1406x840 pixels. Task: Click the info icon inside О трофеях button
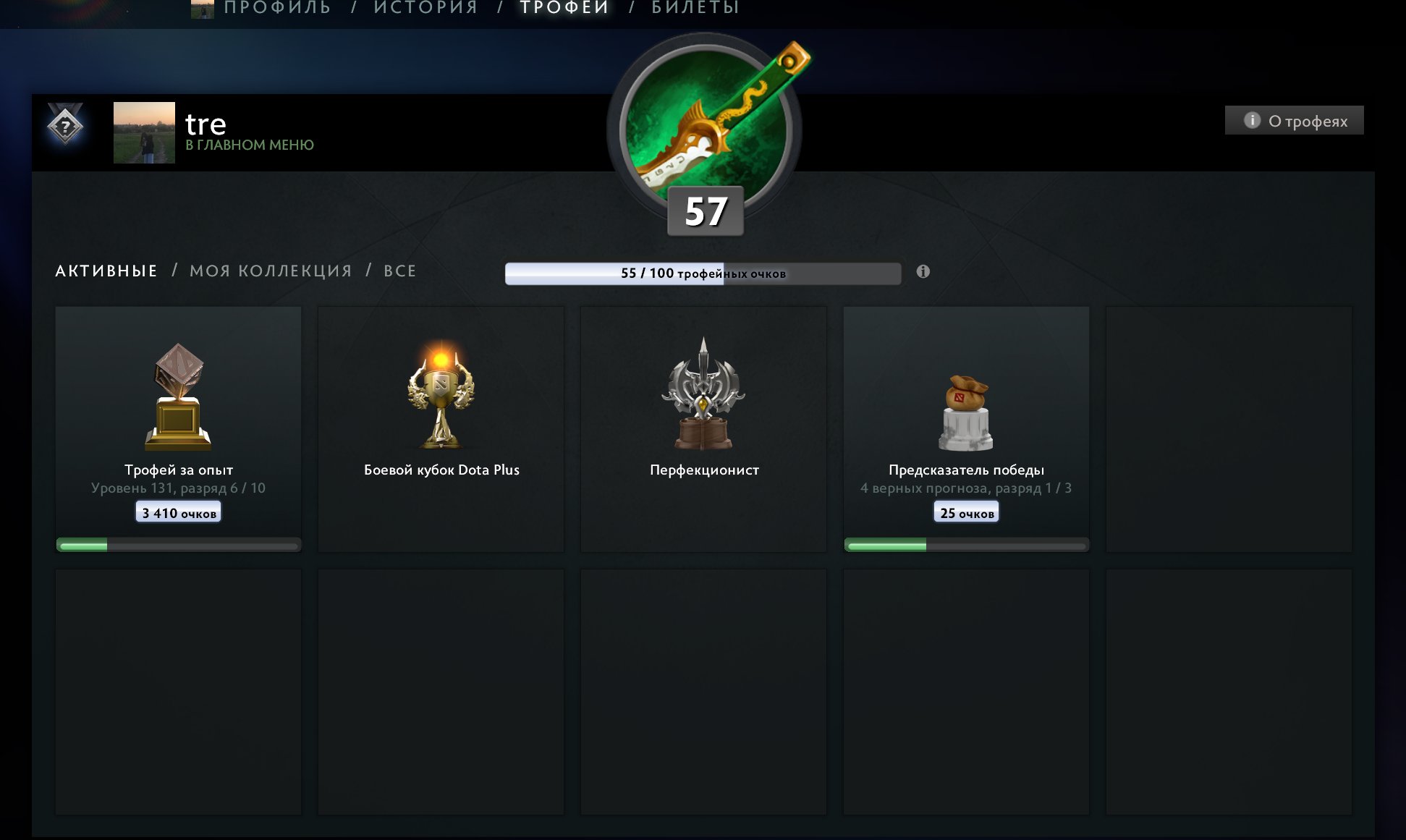[1251, 119]
